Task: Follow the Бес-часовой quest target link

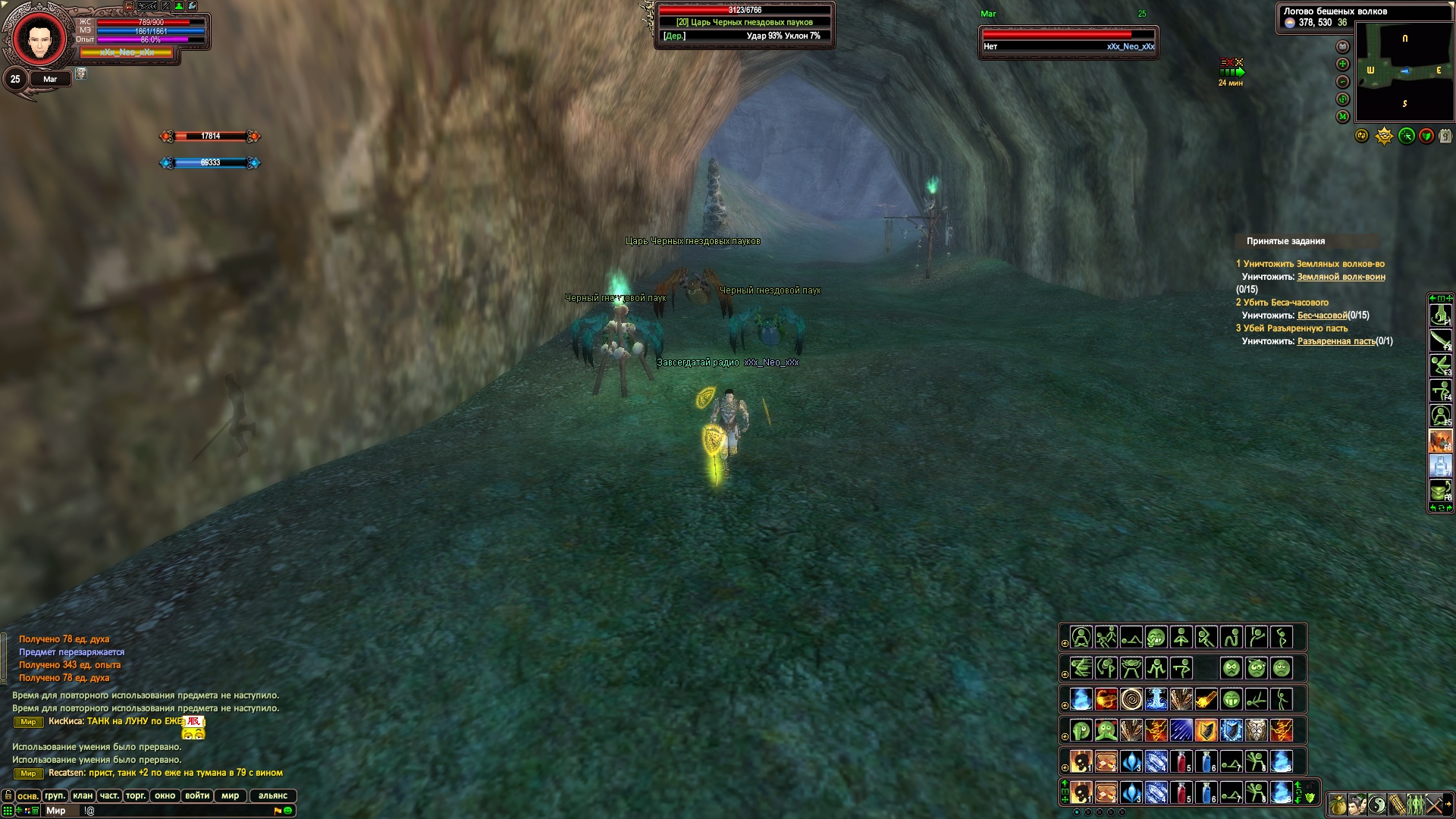Action: (1322, 315)
